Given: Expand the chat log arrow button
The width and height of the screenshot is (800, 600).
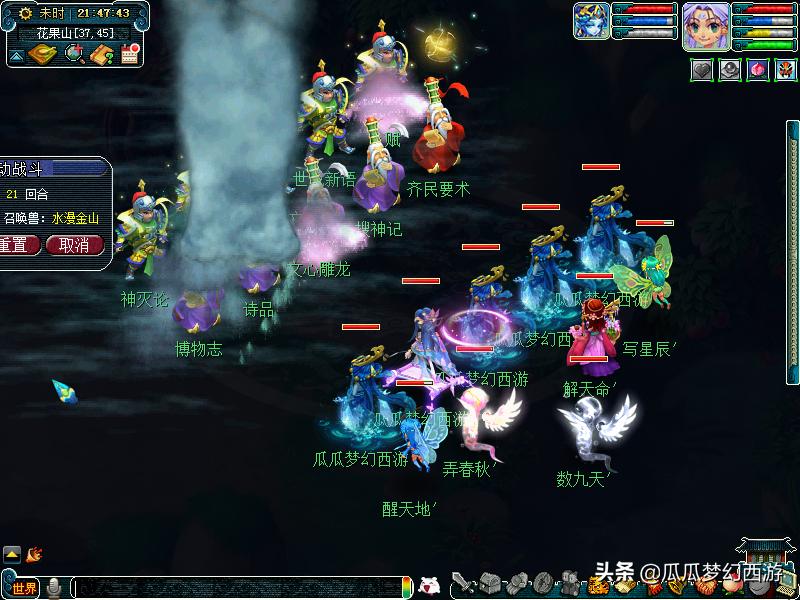Looking at the screenshot, I should (x=12, y=553).
